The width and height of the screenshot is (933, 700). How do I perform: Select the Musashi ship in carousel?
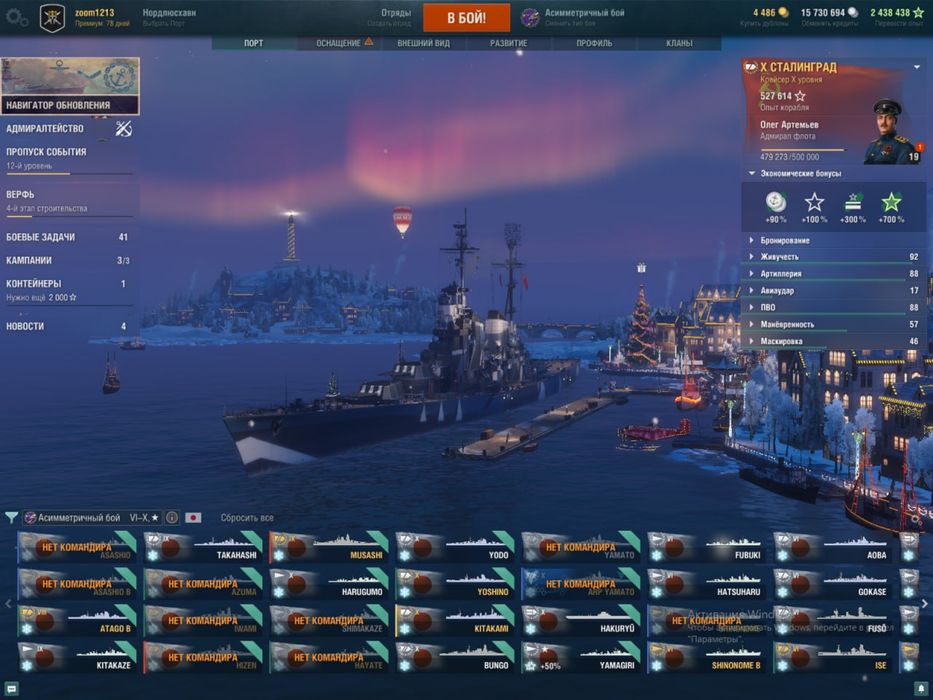tap(330, 548)
